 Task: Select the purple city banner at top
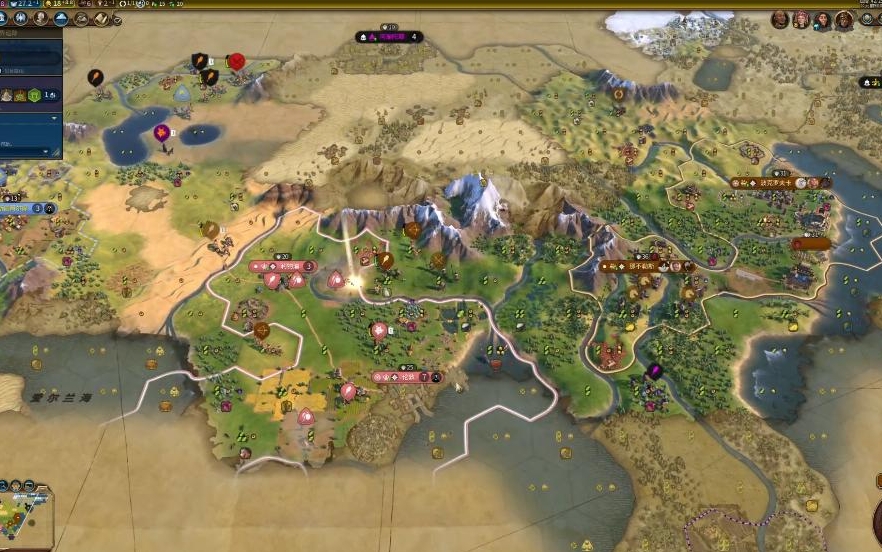[389, 37]
